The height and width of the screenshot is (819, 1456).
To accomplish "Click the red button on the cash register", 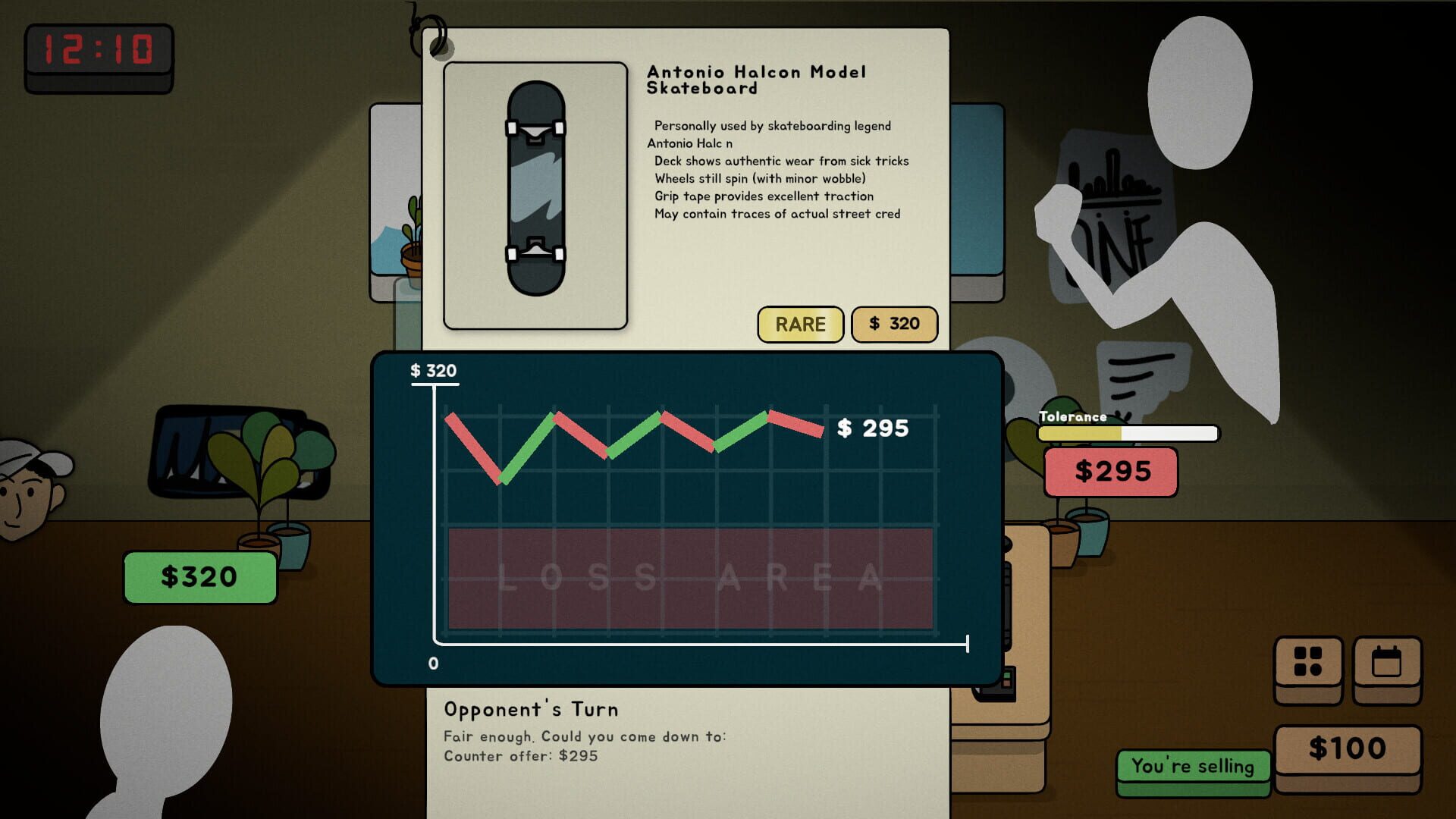I will click(1007, 683).
